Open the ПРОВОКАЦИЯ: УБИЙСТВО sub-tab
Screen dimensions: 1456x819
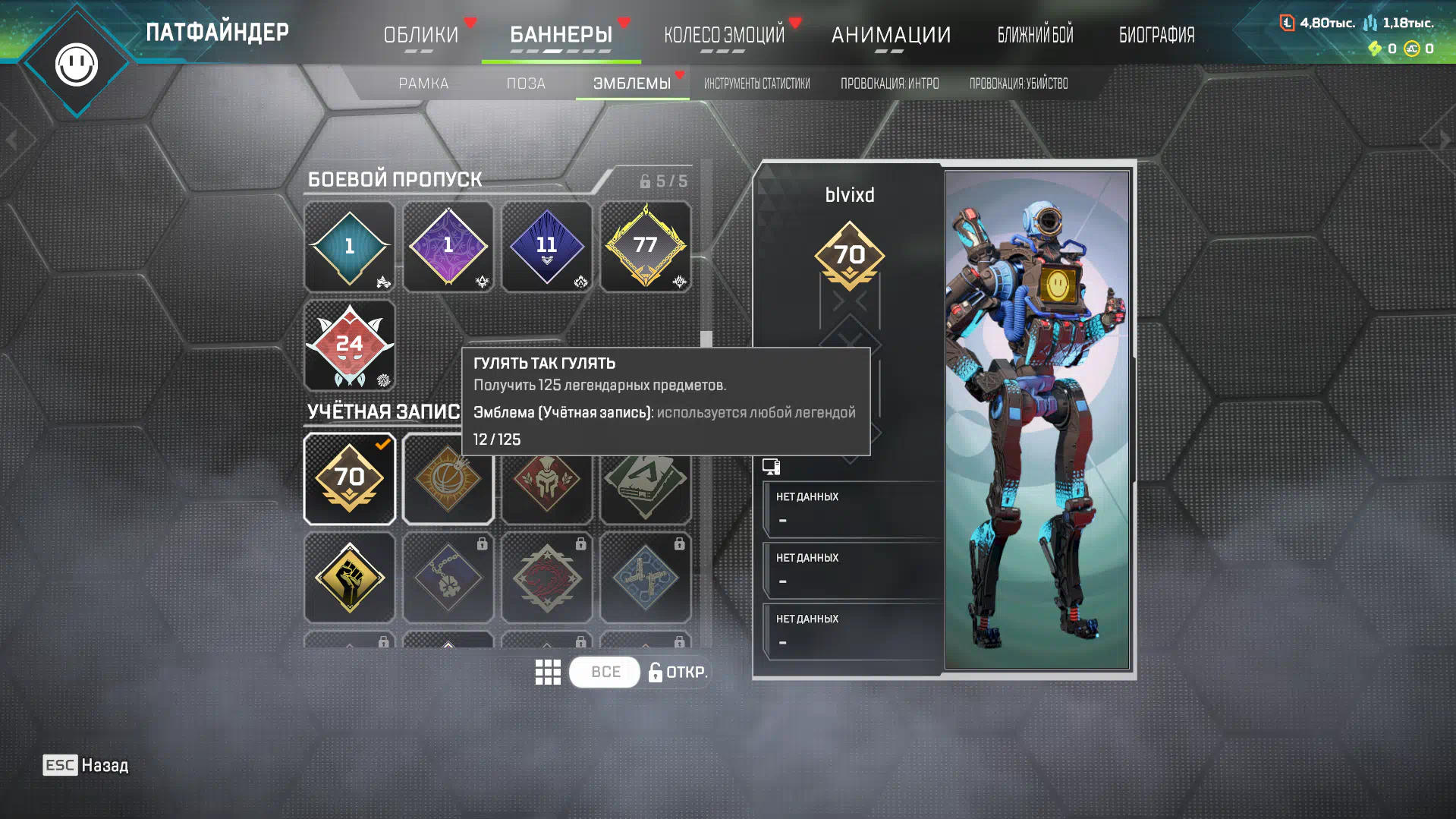click(x=1018, y=83)
